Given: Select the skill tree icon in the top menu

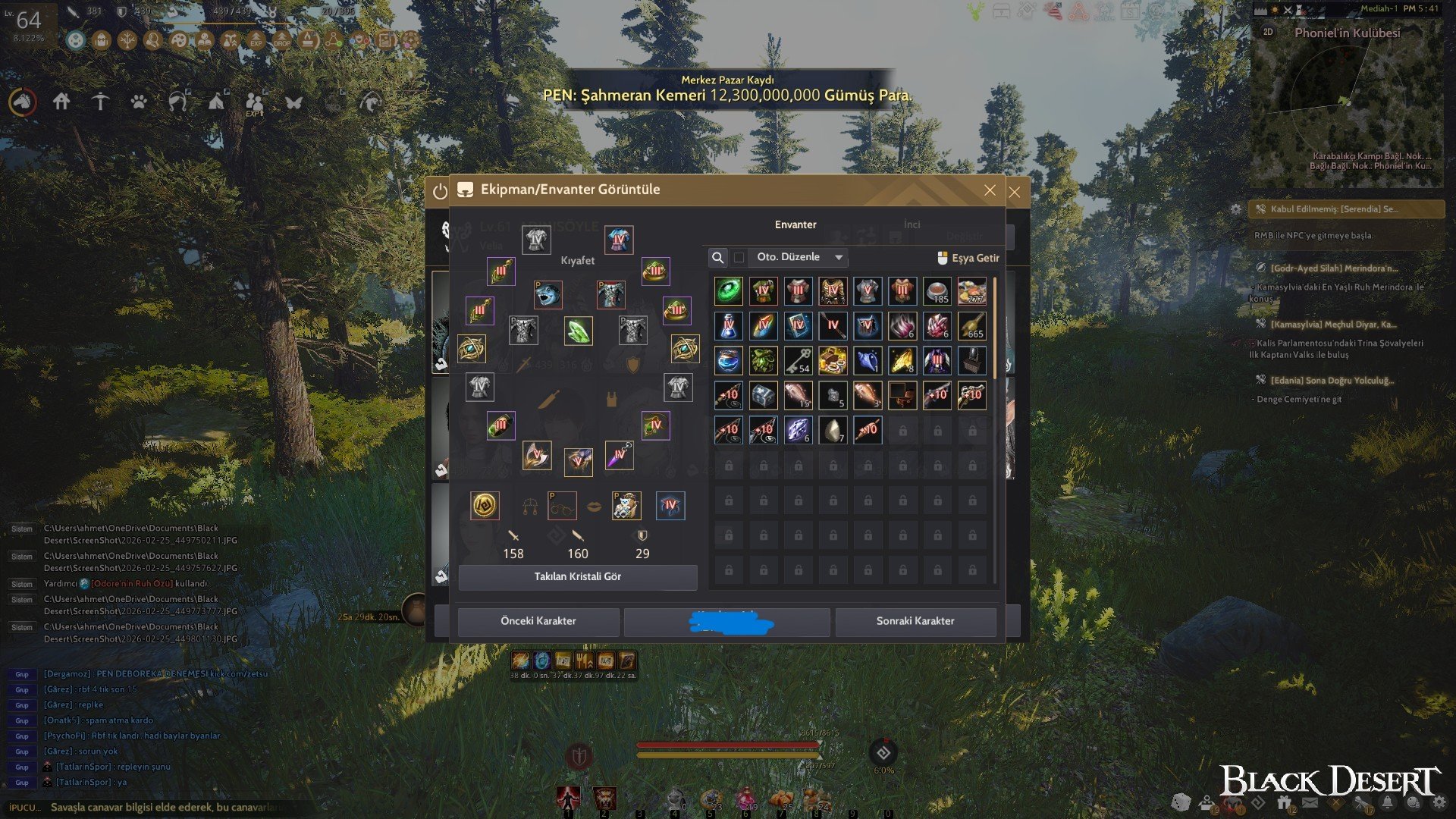Looking at the screenshot, I should (127, 40).
